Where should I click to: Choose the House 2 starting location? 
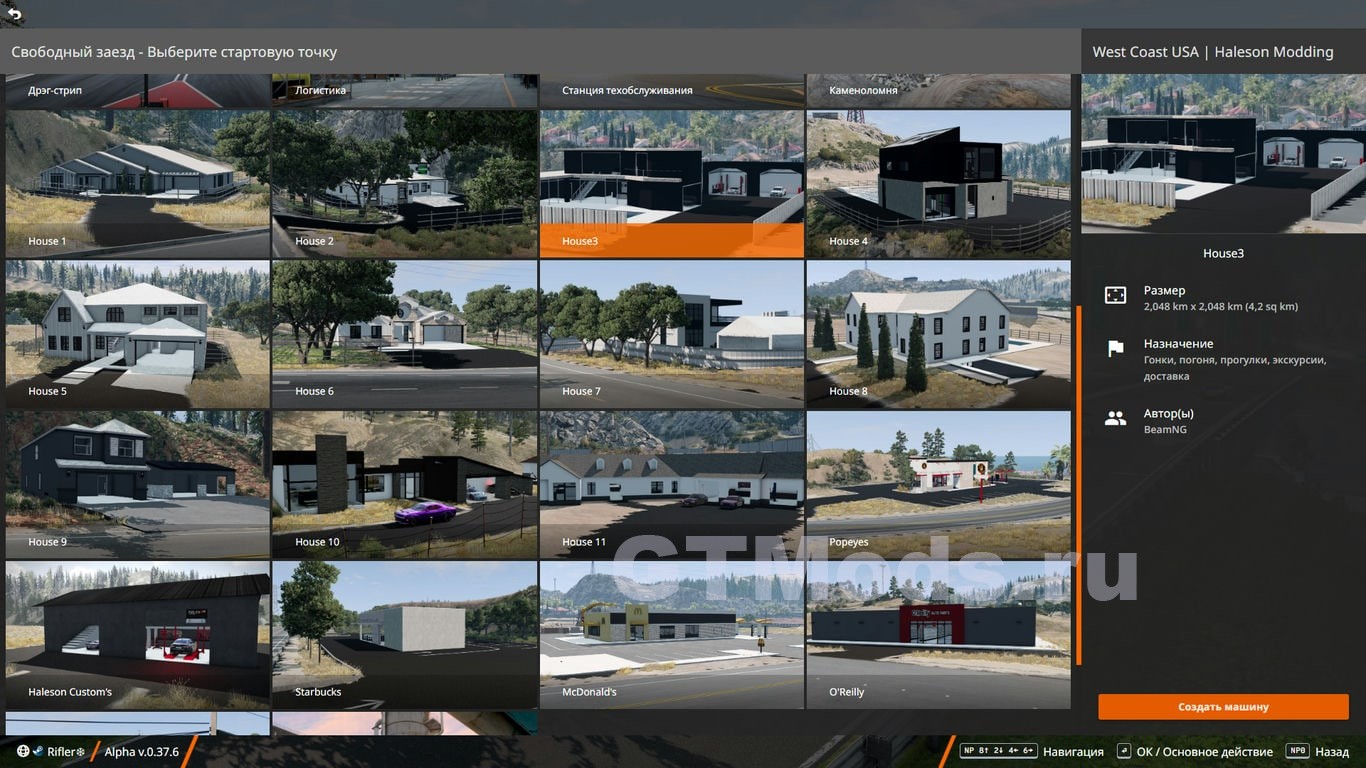(404, 183)
